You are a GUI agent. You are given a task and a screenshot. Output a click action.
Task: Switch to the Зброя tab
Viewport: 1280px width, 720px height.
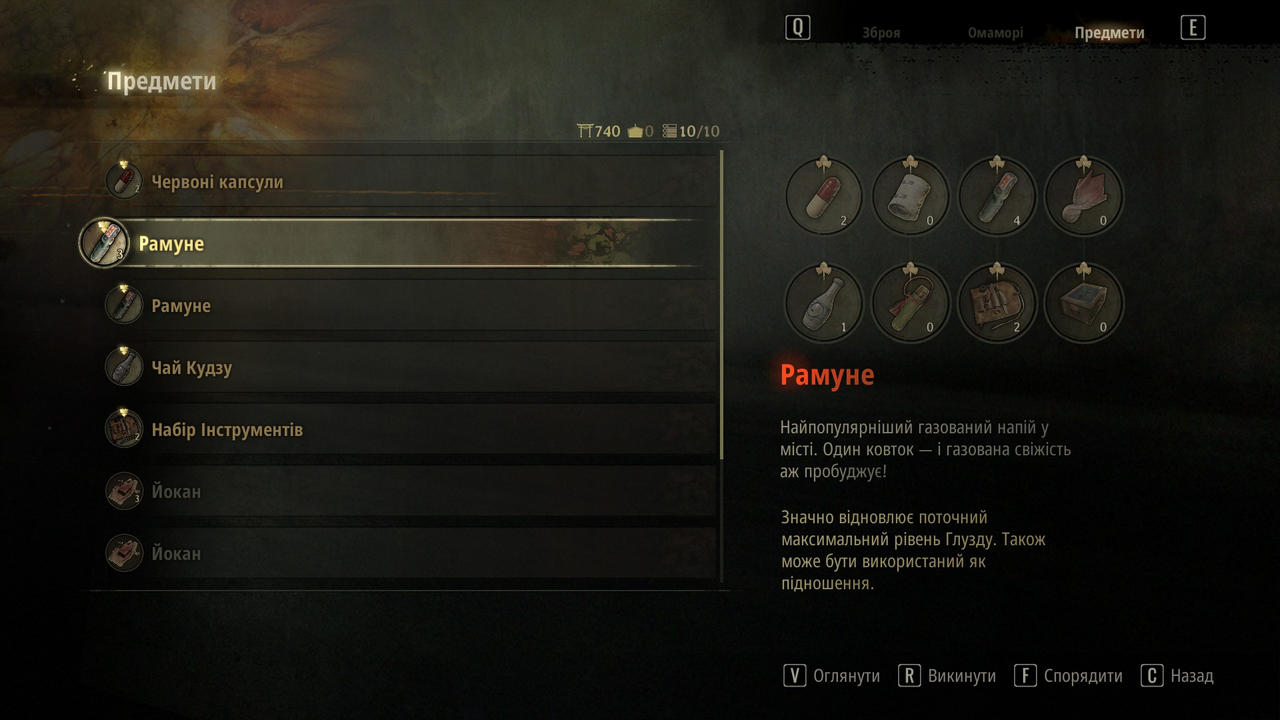click(881, 33)
